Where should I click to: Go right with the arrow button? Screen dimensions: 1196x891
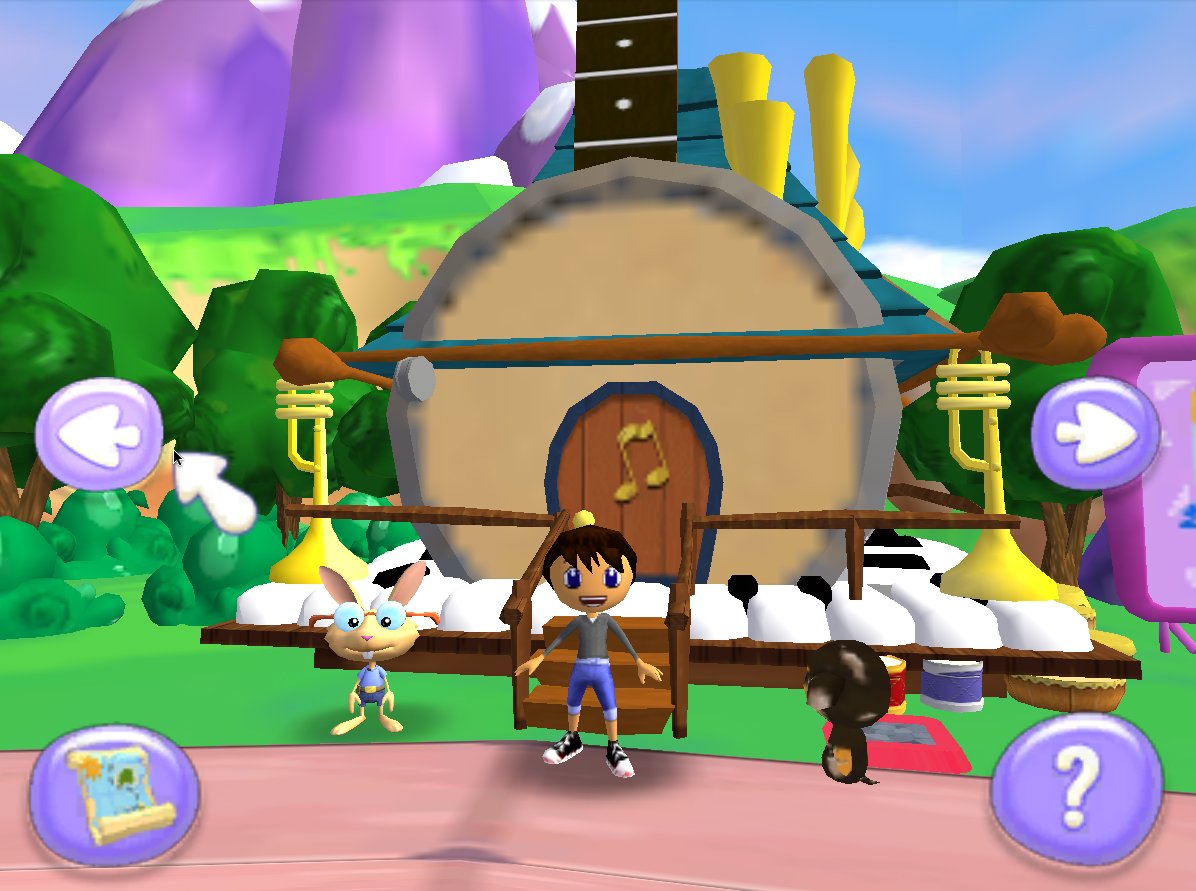(x=1095, y=432)
